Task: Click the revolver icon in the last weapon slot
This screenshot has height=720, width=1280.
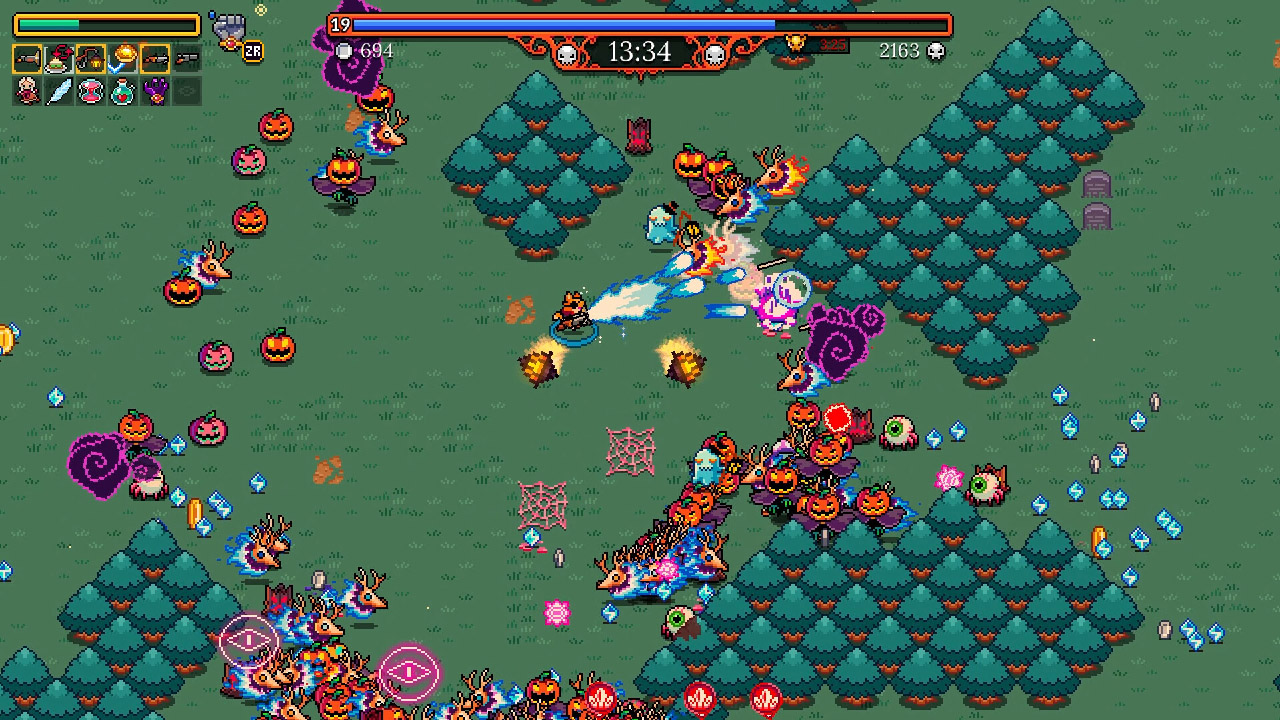Action: pyautogui.click(x=187, y=58)
